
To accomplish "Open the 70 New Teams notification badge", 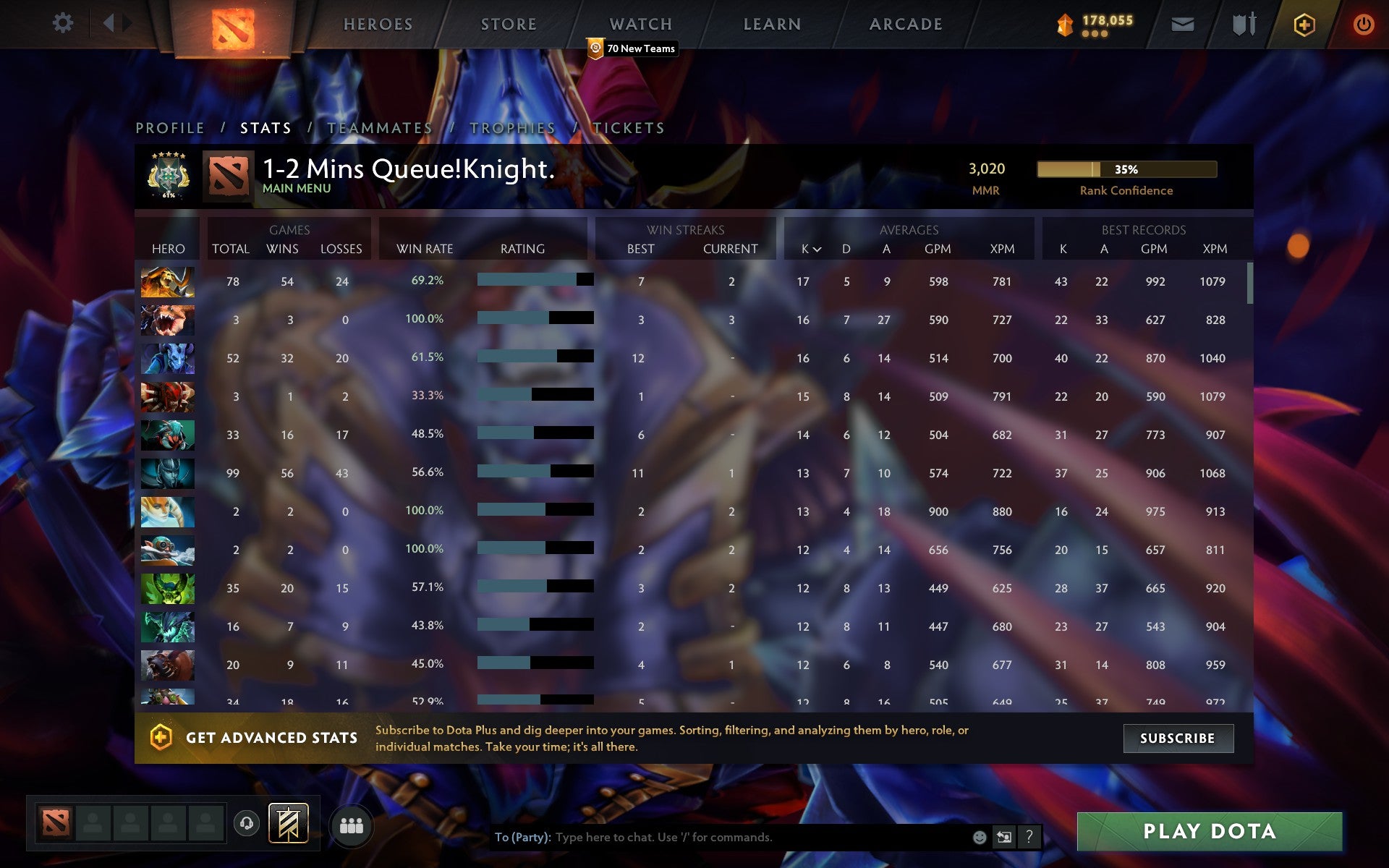I will [632, 48].
